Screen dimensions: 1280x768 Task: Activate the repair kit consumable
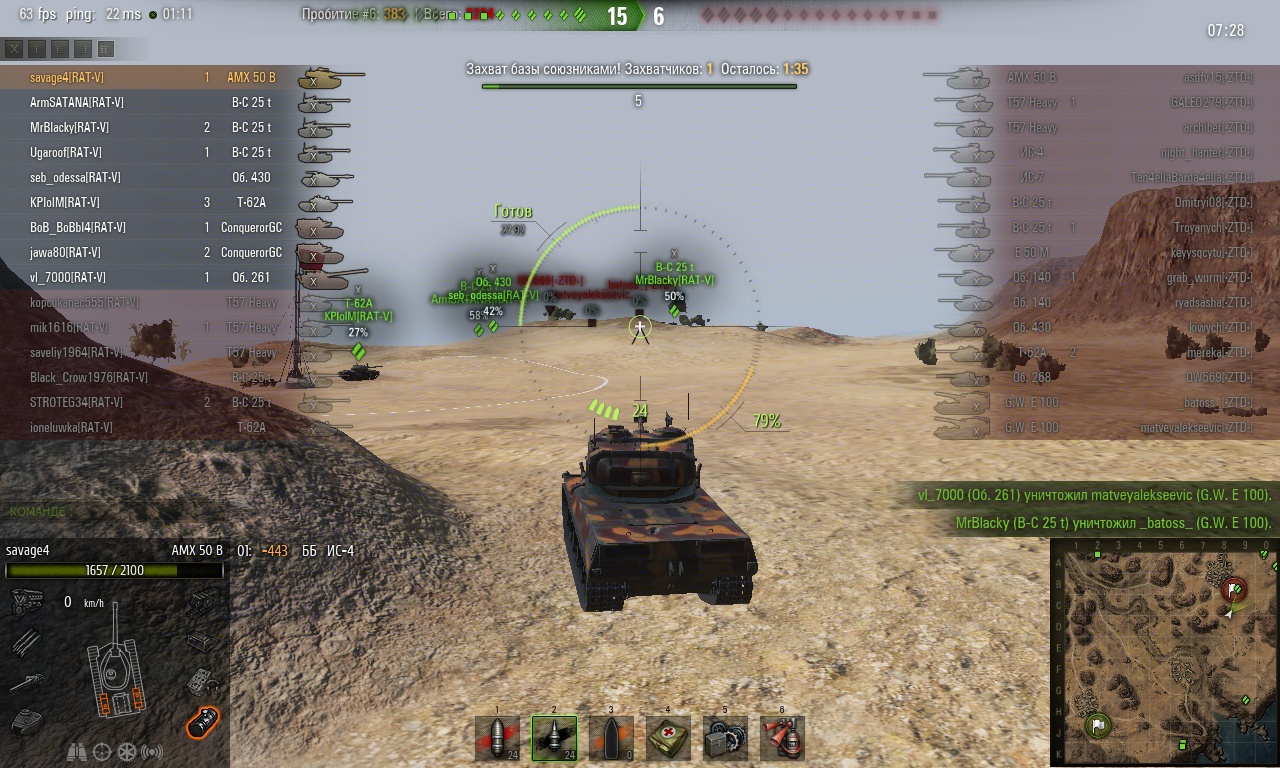[725, 738]
